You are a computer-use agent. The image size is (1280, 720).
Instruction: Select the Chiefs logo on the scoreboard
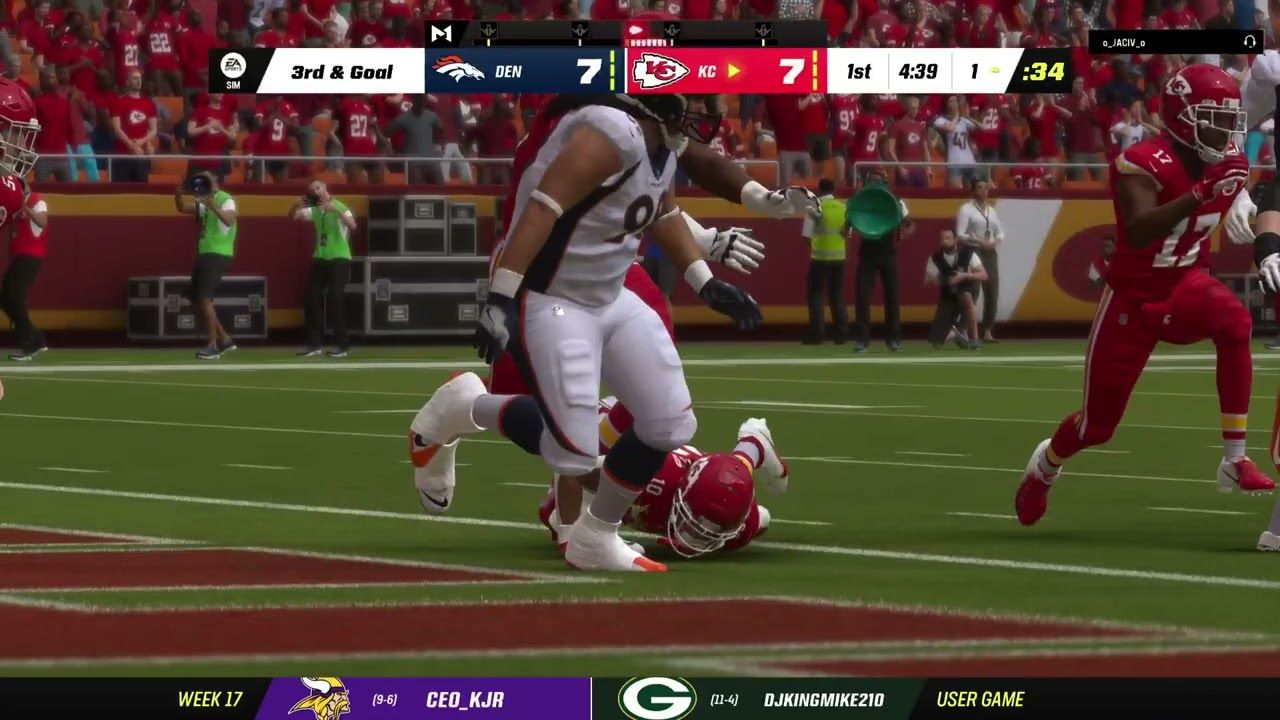click(x=660, y=71)
